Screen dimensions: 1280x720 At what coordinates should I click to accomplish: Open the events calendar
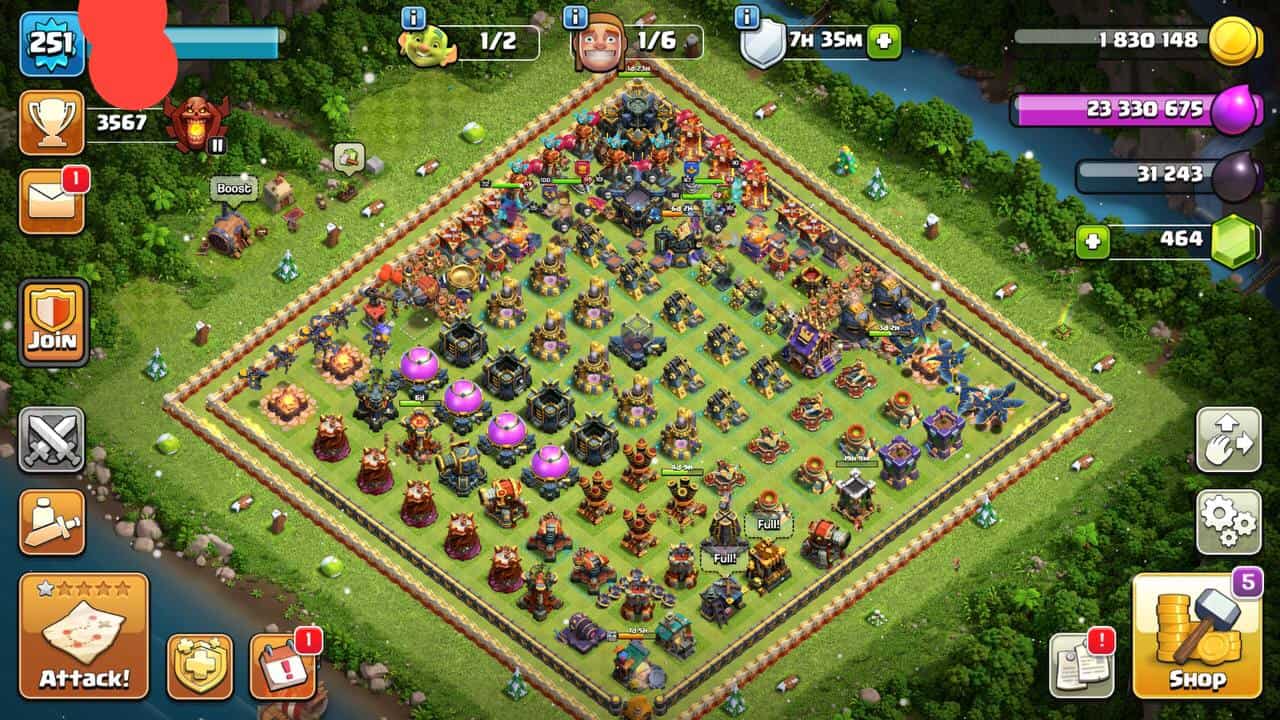pos(282,666)
